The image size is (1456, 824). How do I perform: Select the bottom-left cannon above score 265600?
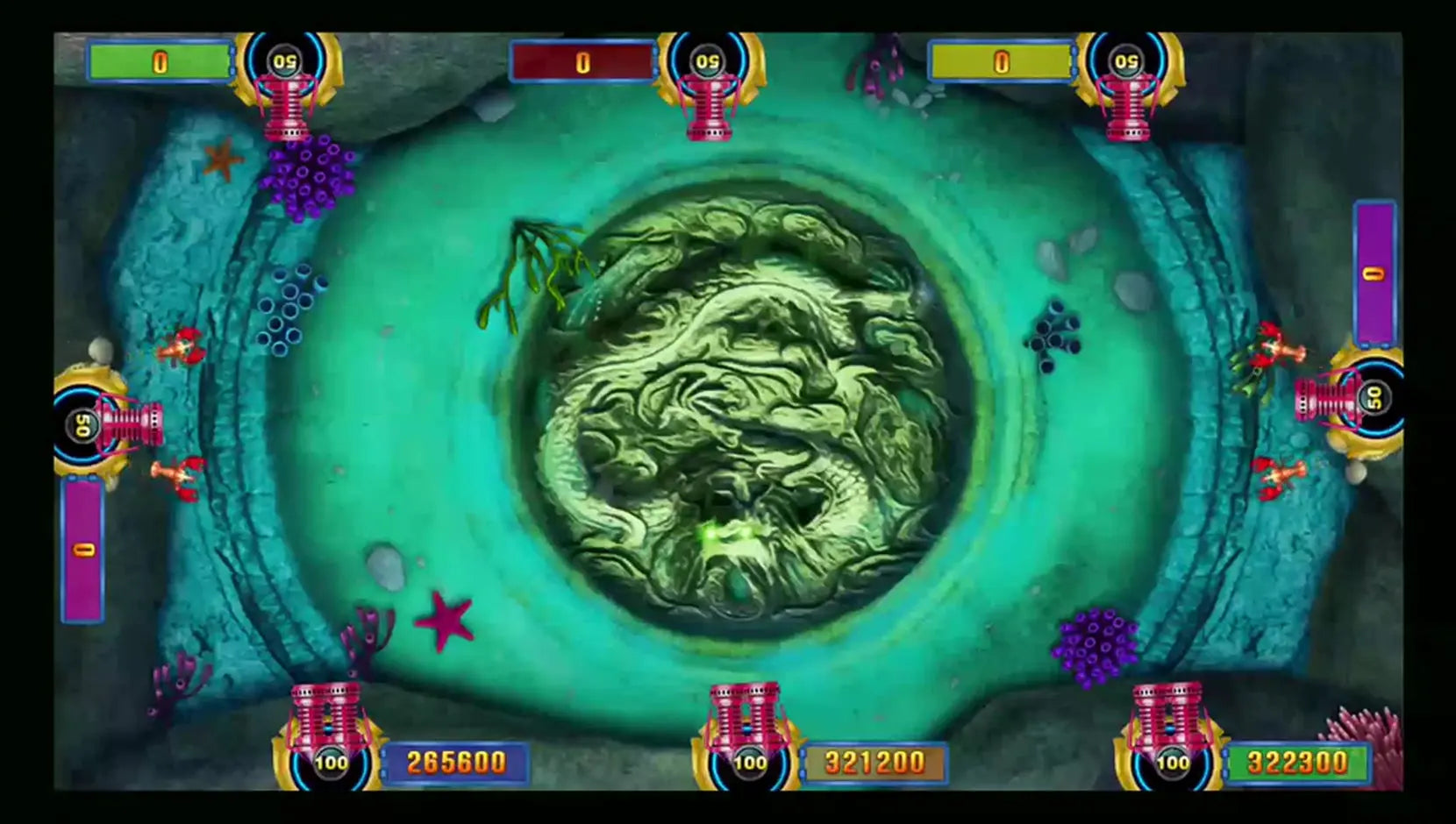(325, 714)
